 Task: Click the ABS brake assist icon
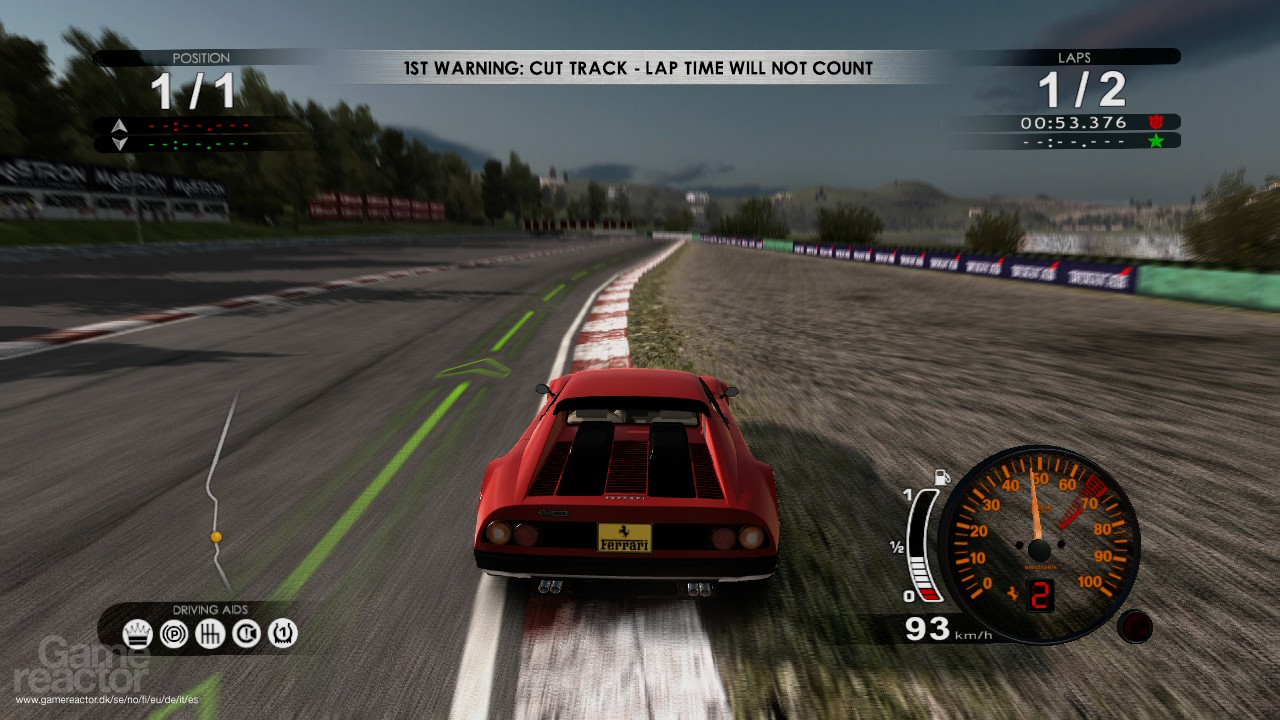pyautogui.click(x=173, y=633)
